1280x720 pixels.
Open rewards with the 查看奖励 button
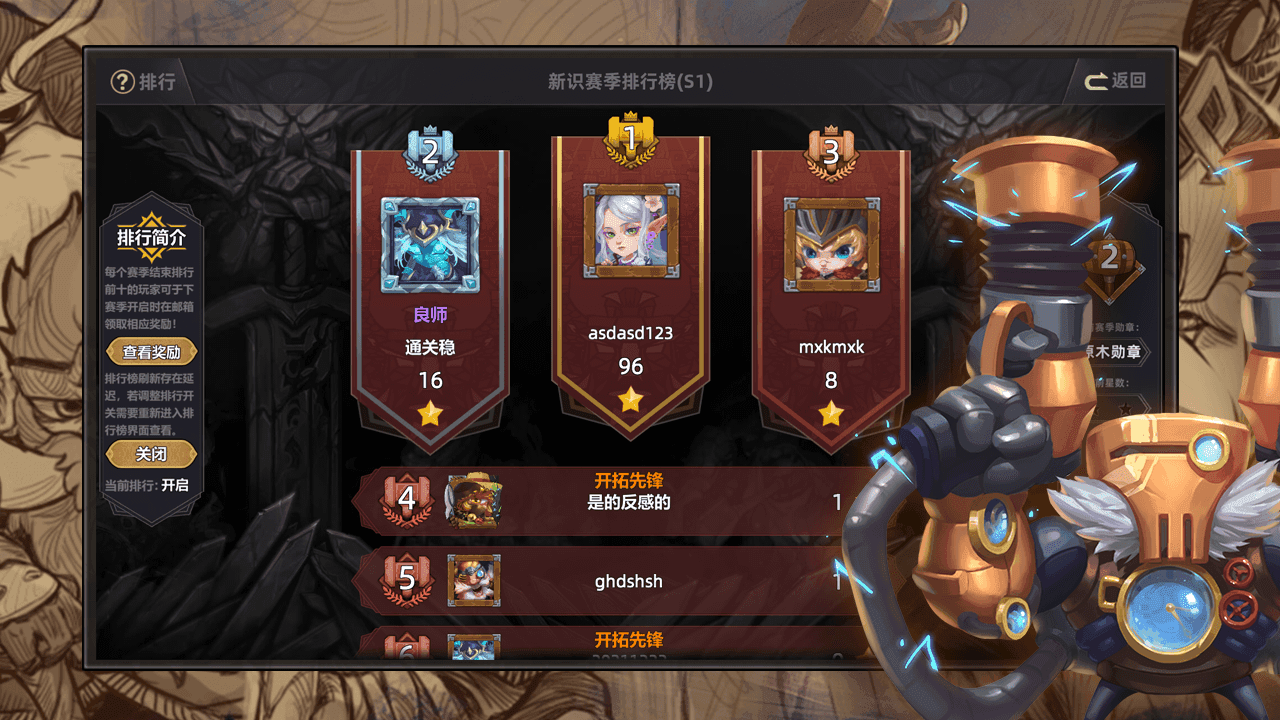pyautogui.click(x=151, y=351)
